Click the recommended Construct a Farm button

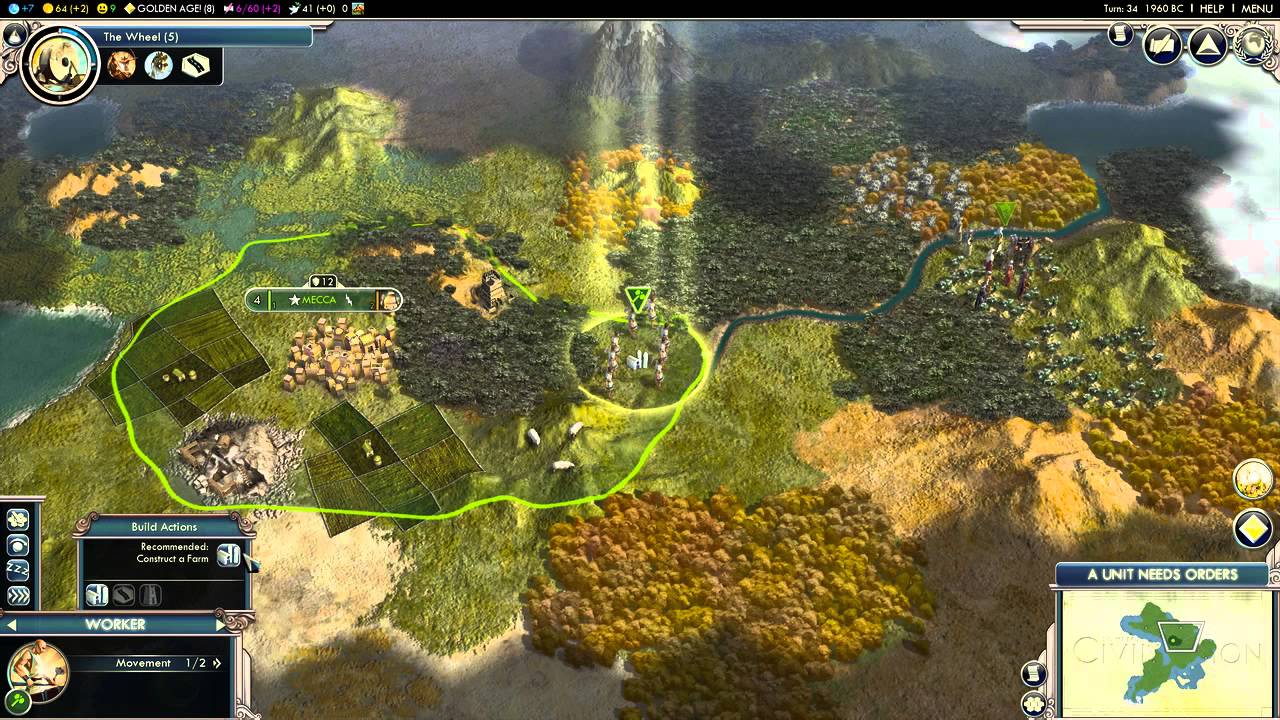pyautogui.click(x=229, y=555)
